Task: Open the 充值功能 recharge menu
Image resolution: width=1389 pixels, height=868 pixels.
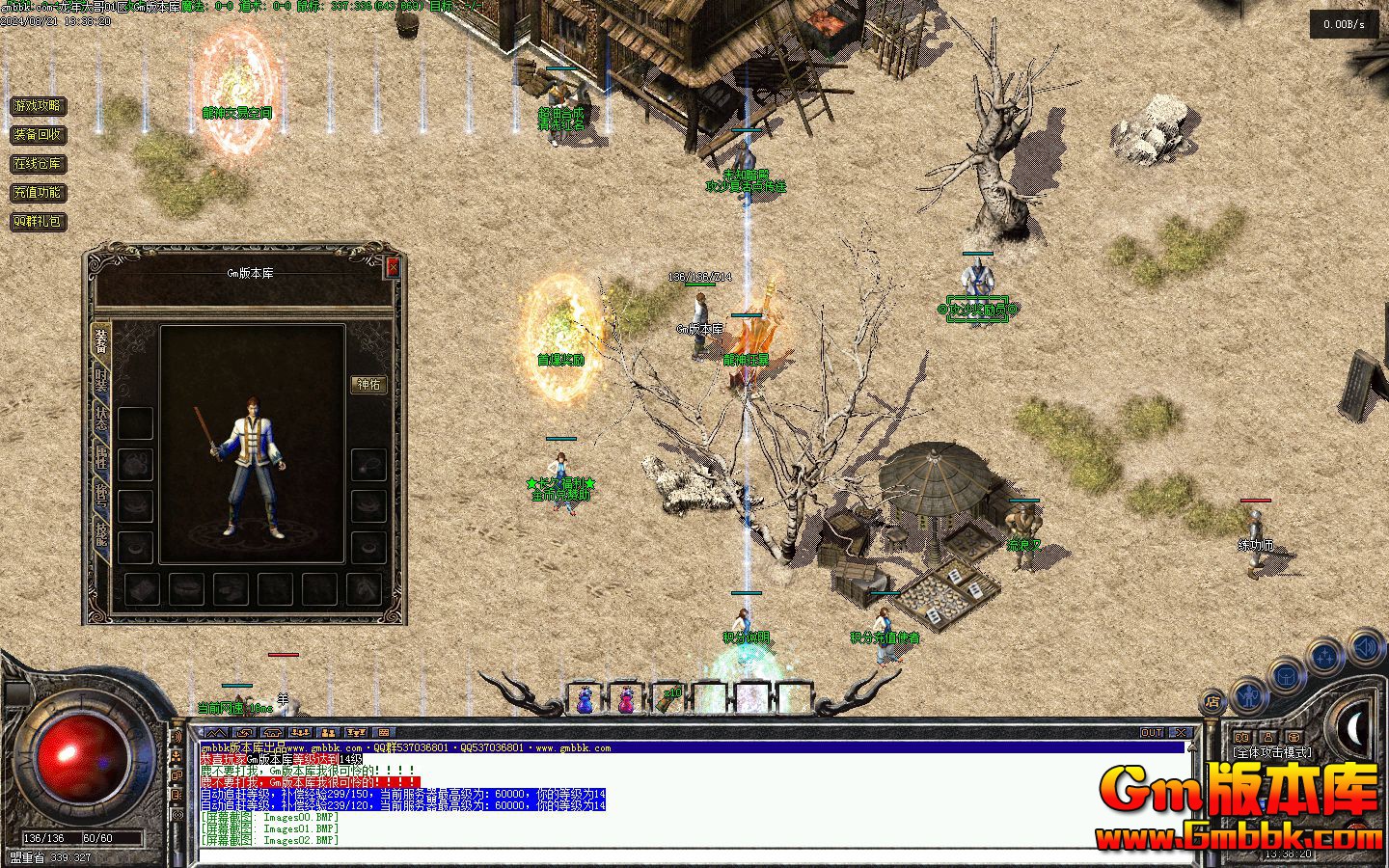Action: (38, 193)
